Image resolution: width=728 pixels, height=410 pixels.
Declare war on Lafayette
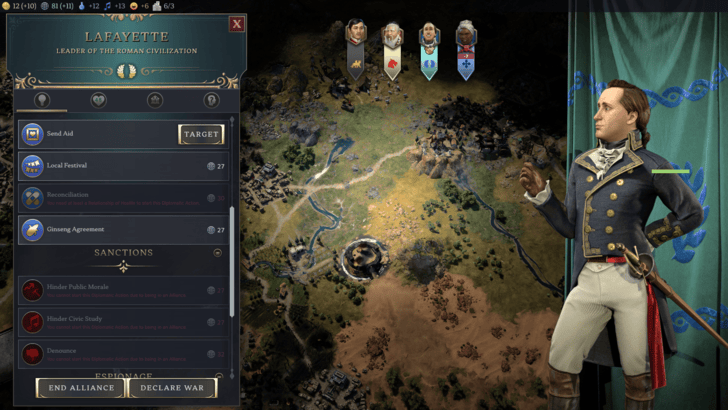pos(172,388)
